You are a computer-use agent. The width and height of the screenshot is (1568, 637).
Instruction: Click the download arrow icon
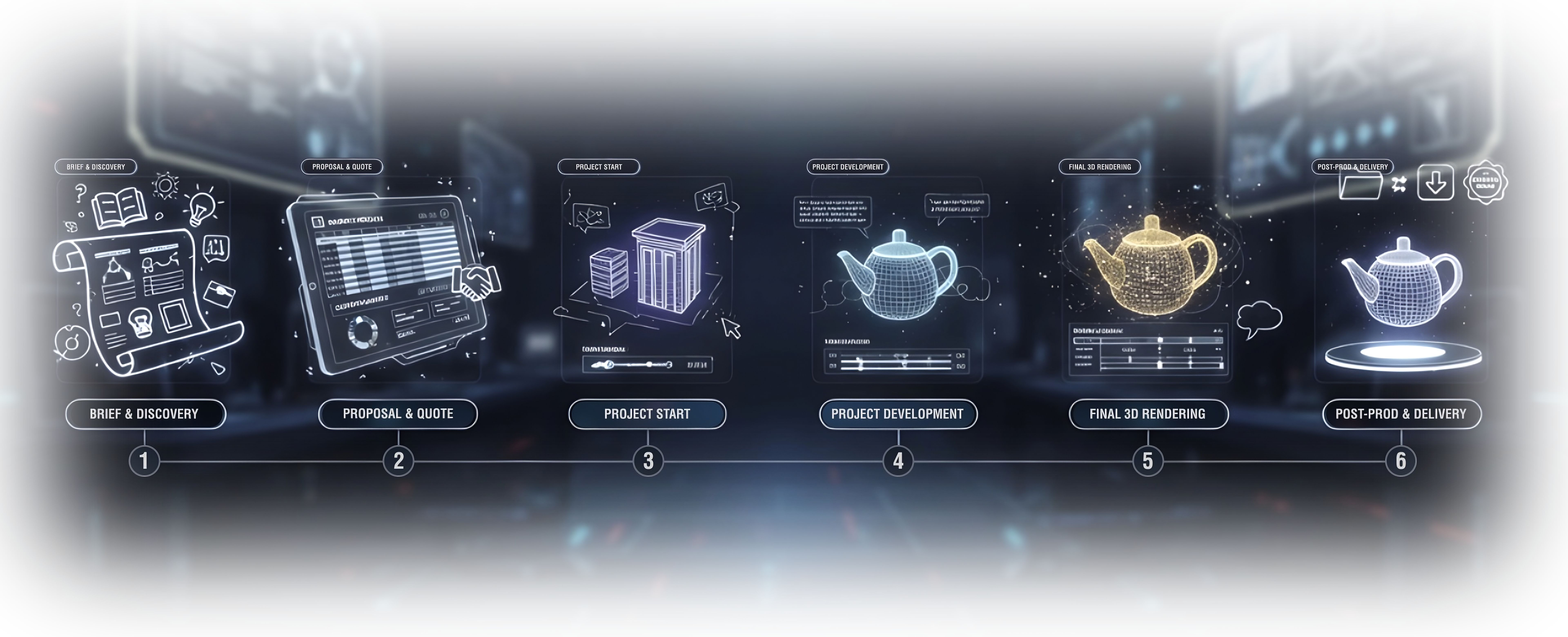(1435, 182)
